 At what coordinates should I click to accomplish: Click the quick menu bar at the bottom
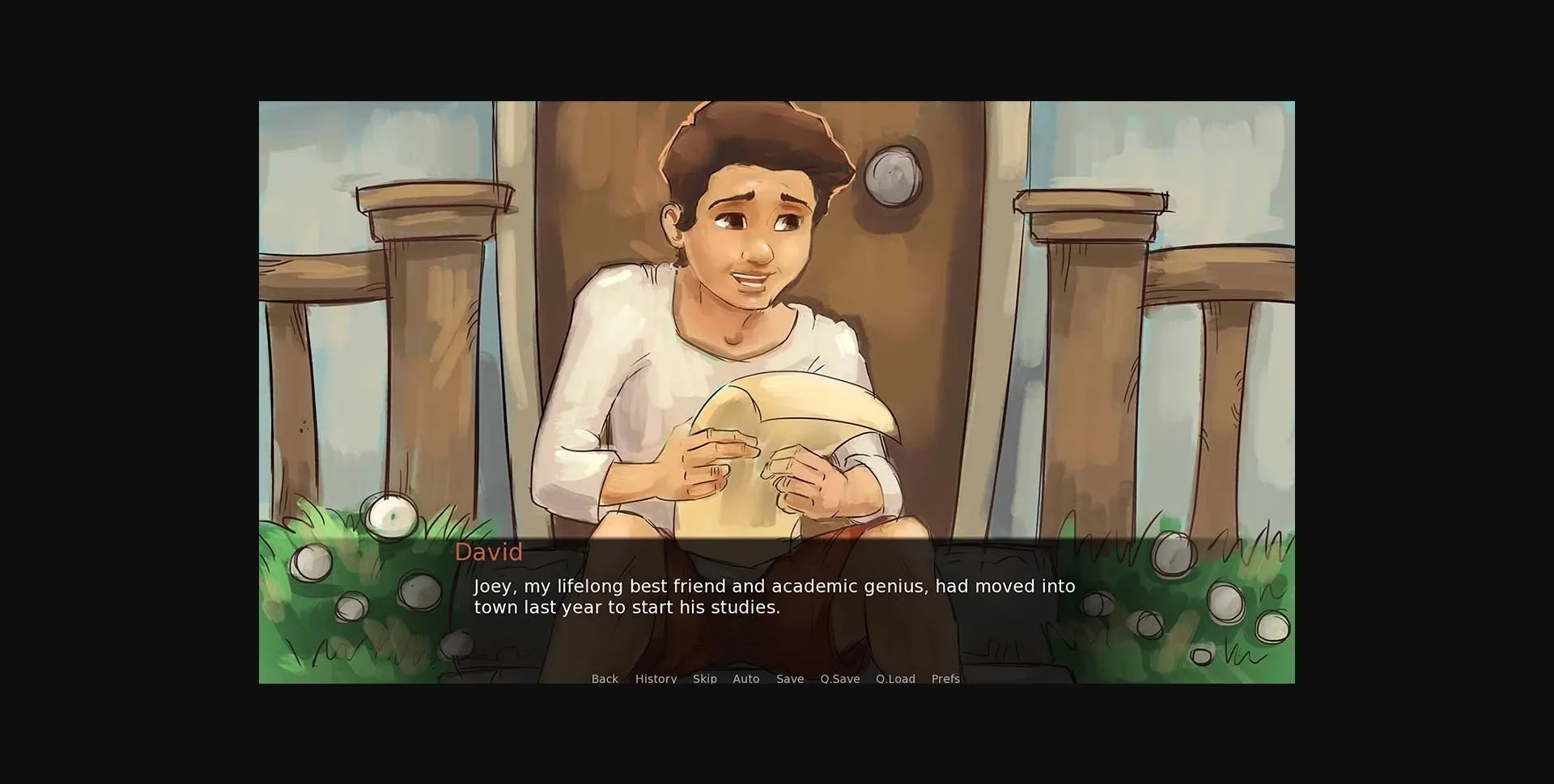pos(775,679)
